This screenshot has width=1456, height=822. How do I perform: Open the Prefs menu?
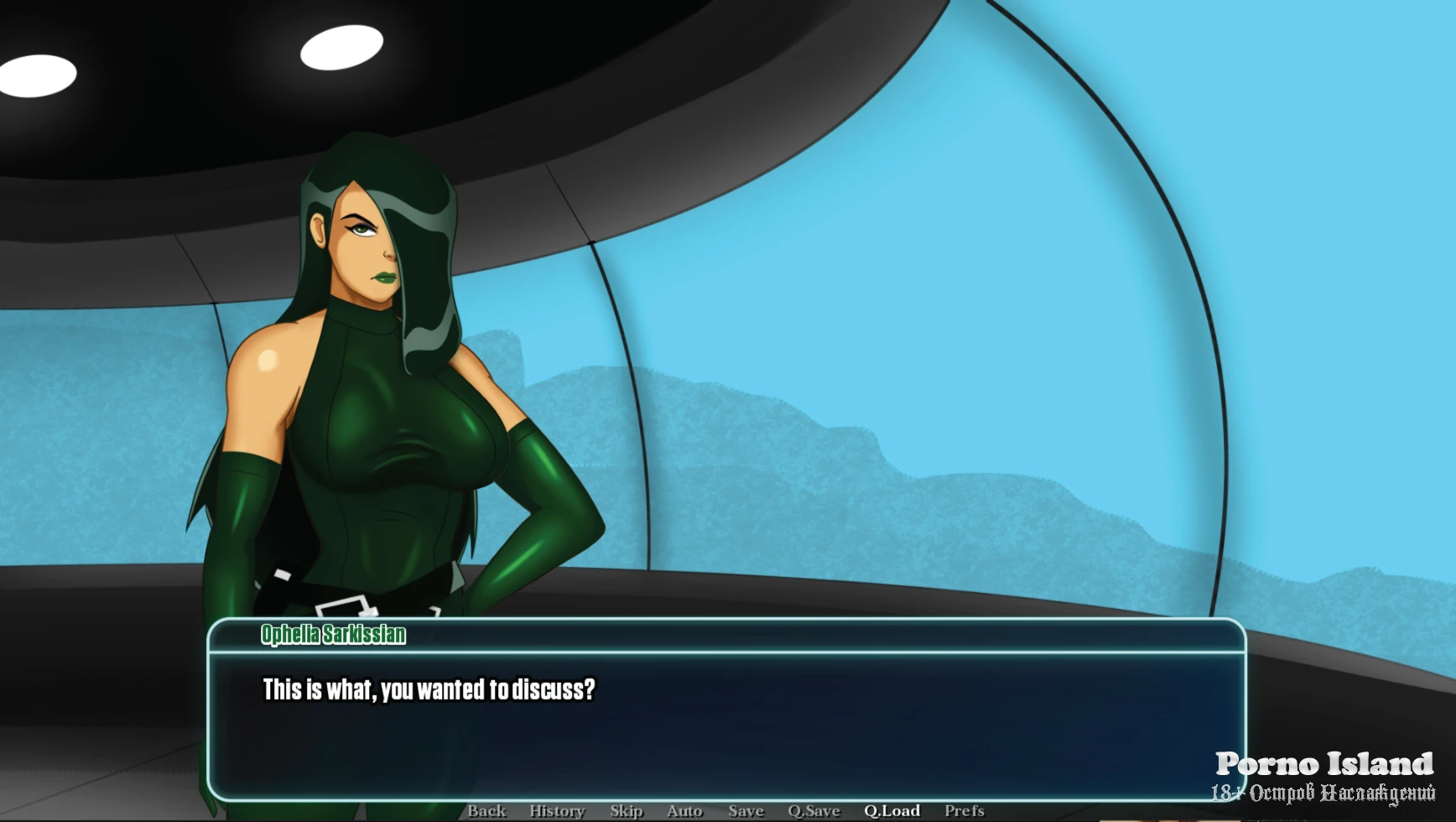pyautogui.click(x=965, y=810)
